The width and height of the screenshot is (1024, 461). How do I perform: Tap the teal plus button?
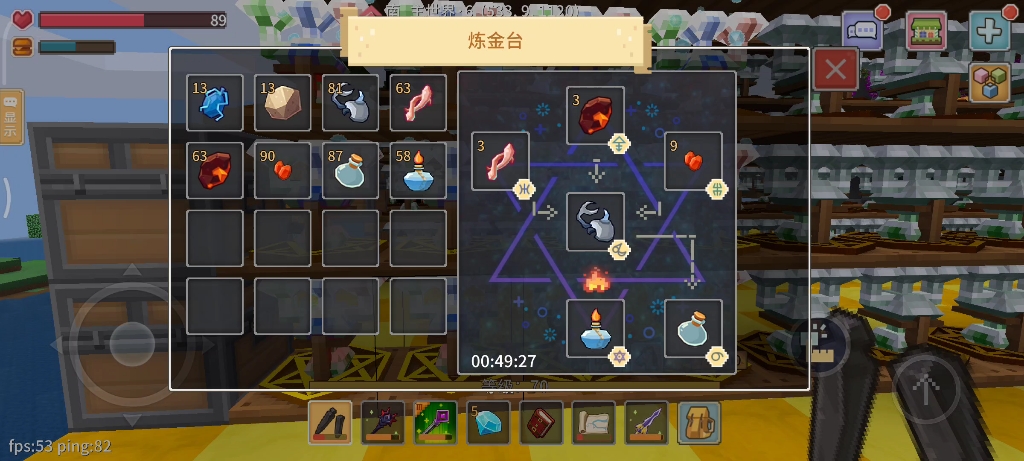tap(989, 30)
